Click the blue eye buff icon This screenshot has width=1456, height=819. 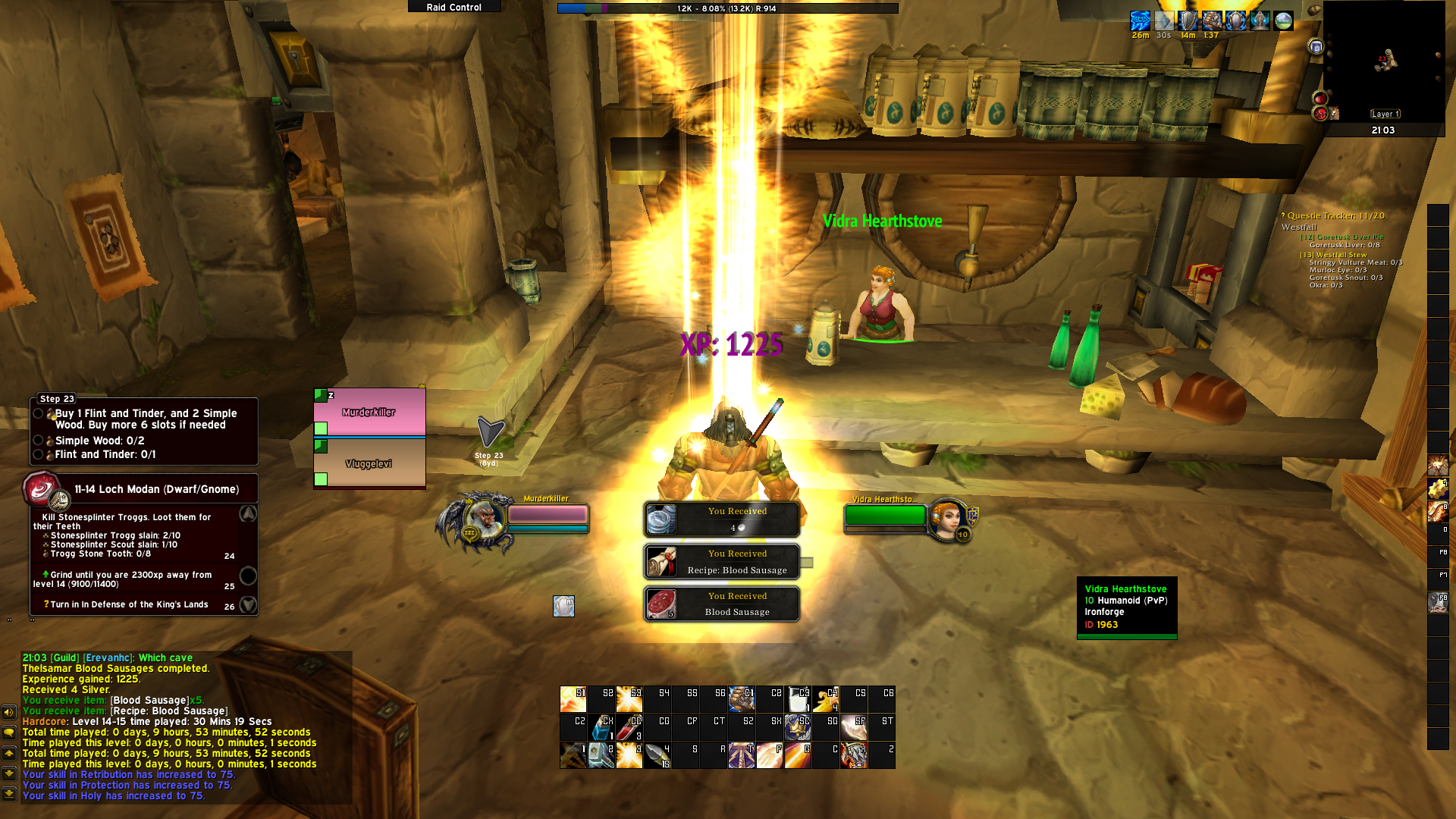point(1140,20)
